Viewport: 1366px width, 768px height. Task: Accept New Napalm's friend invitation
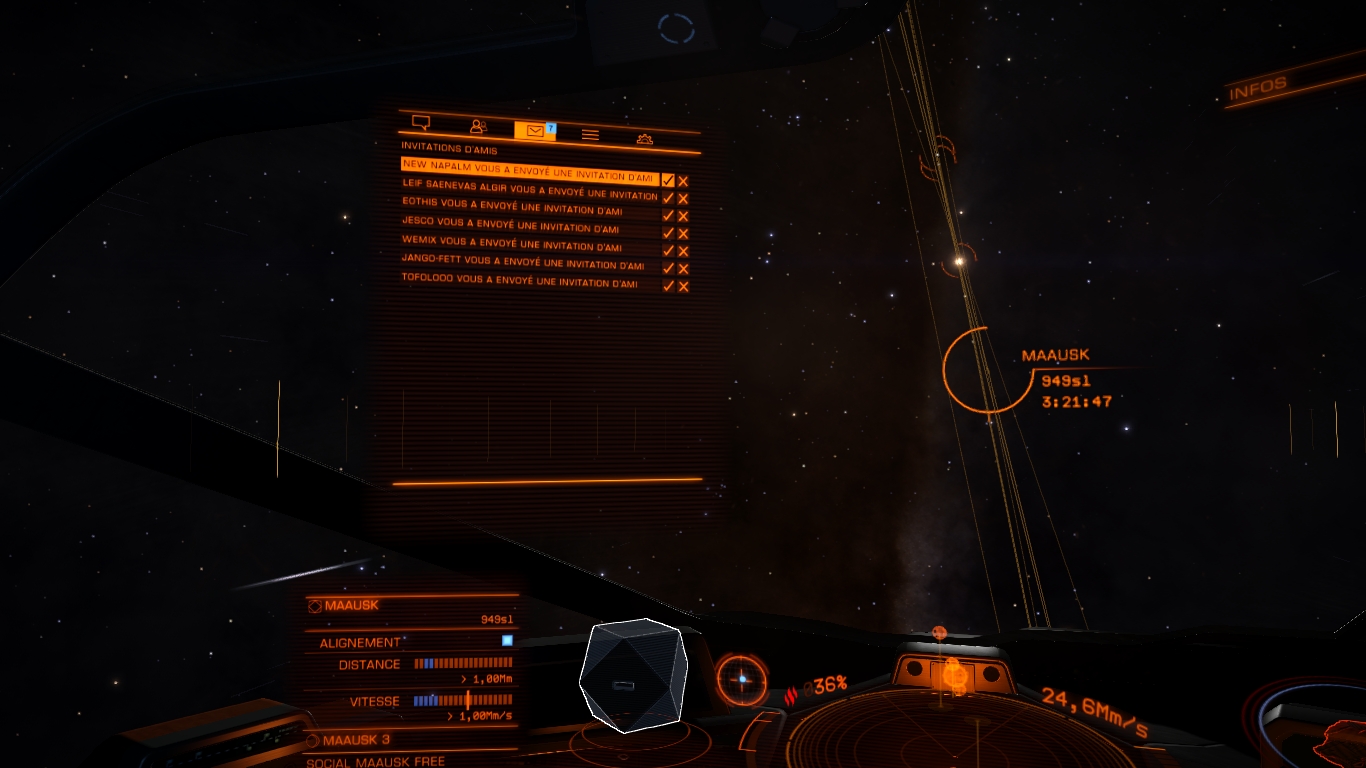tap(668, 180)
